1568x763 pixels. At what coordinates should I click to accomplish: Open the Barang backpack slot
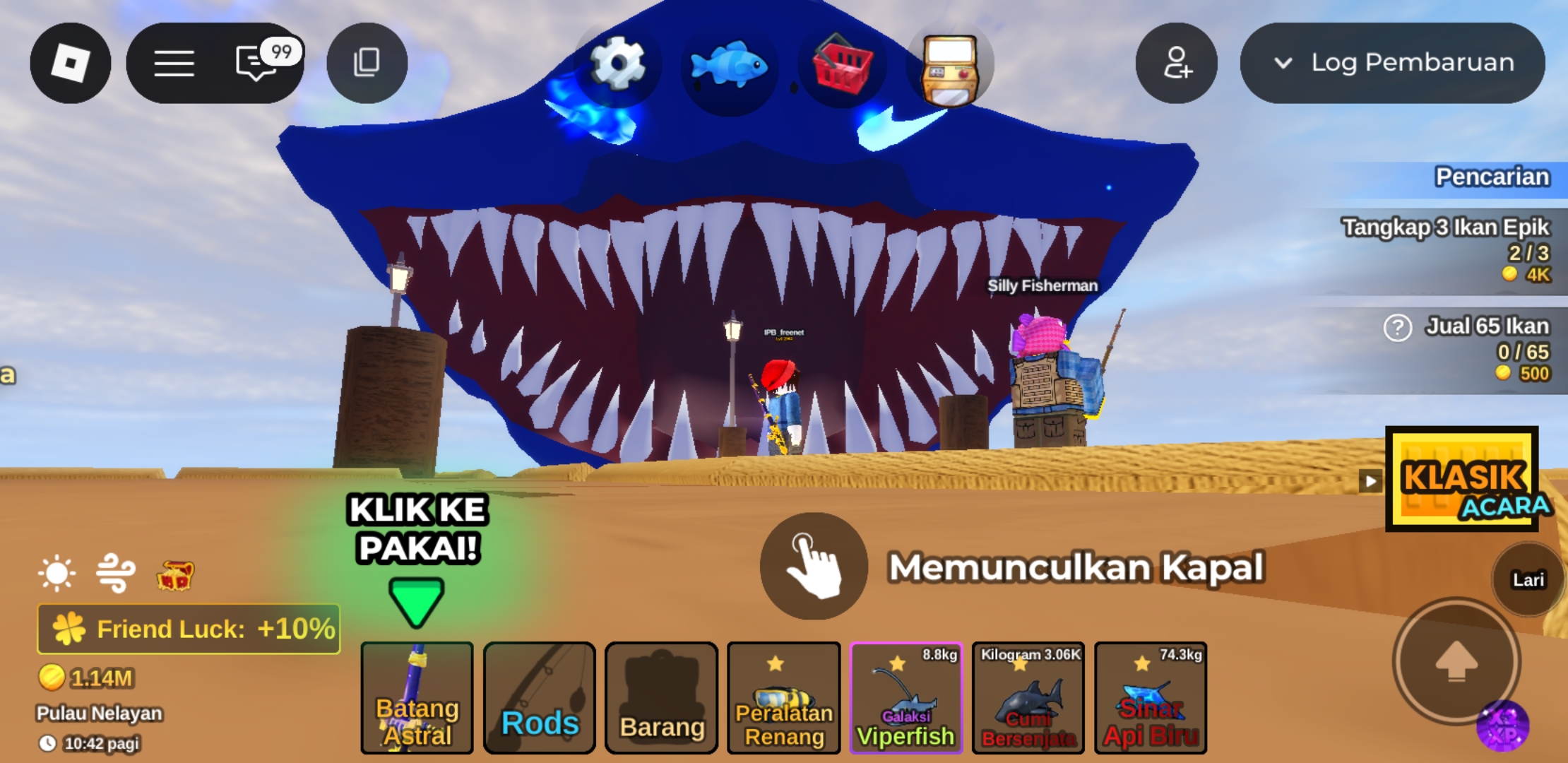click(x=662, y=697)
